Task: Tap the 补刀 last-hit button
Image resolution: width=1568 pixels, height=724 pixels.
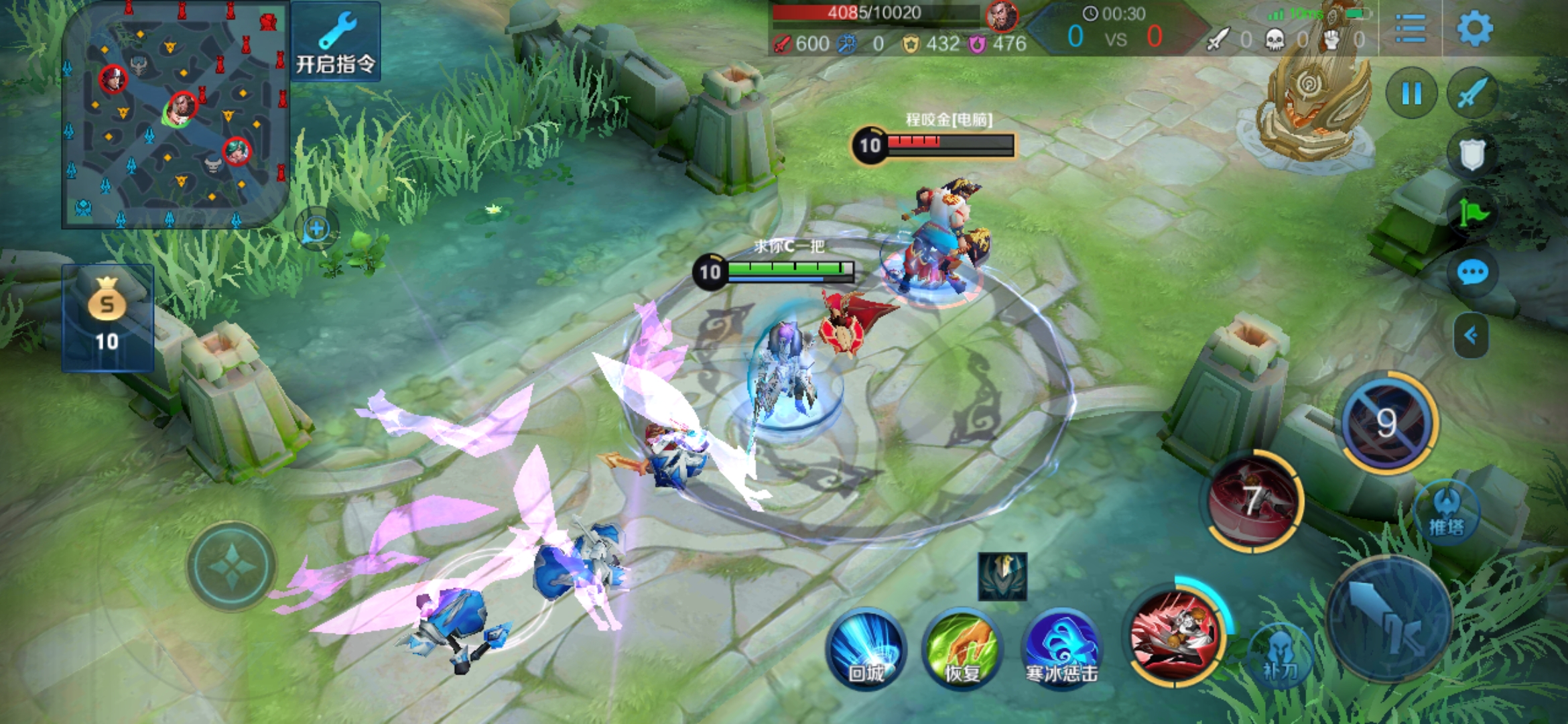Action: point(1280,657)
